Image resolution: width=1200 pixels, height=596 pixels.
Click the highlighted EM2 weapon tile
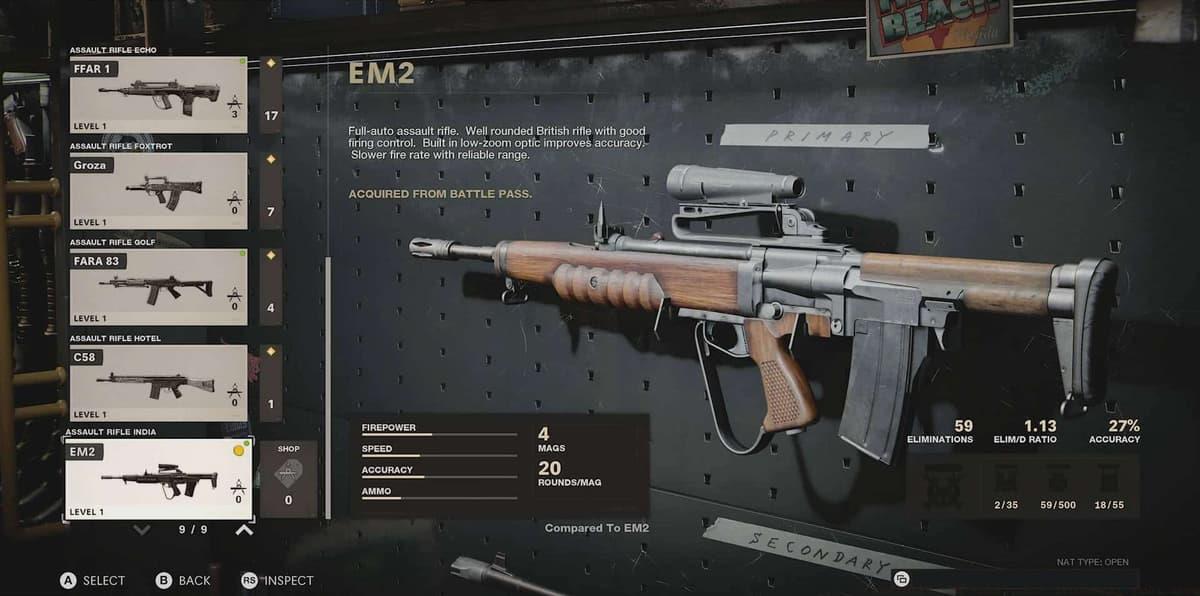[158, 480]
